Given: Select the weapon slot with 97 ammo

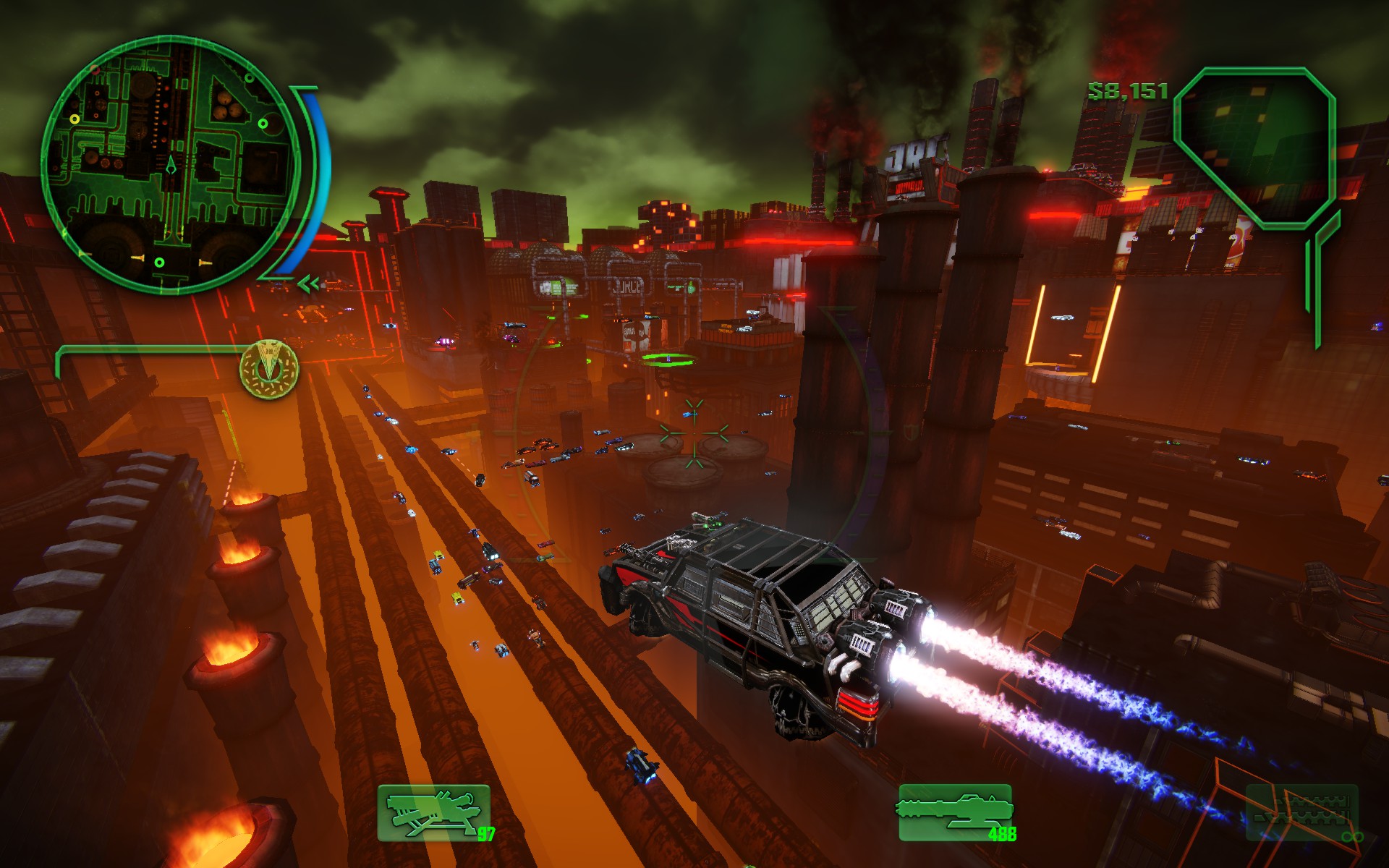Looking at the screenshot, I should [434, 813].
